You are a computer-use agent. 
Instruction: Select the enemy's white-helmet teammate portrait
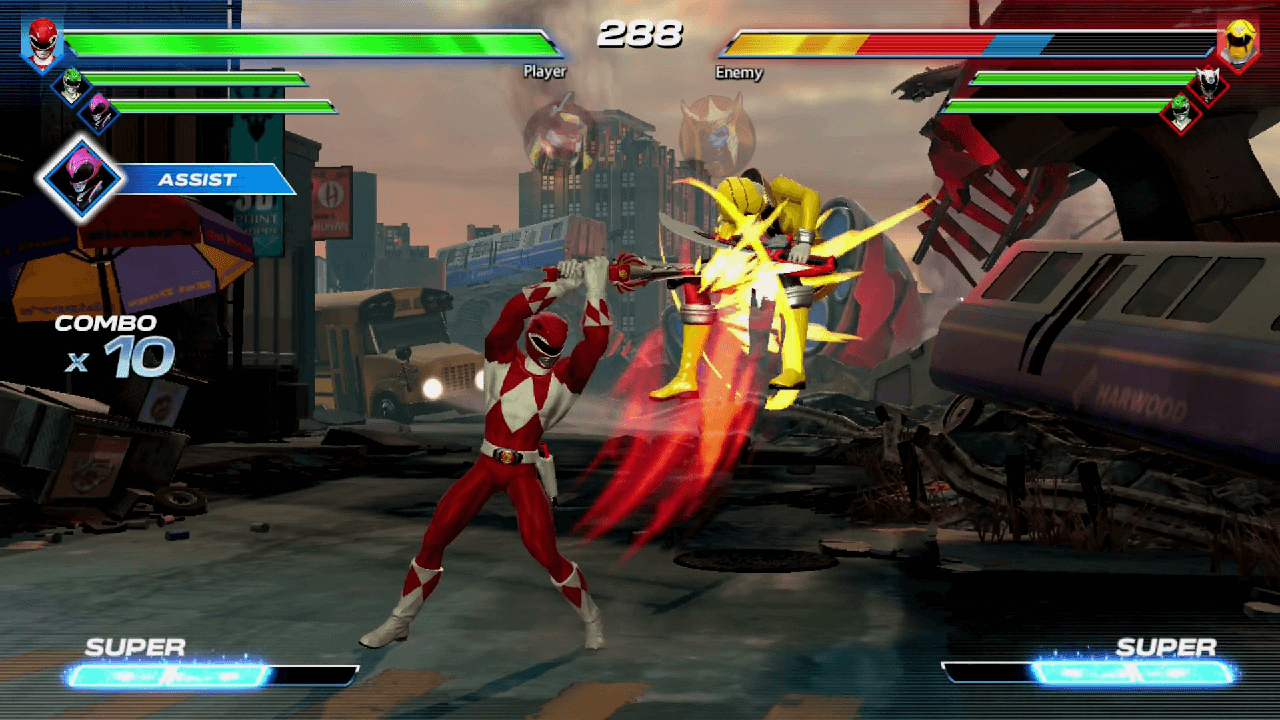pyautogui.click(x=1208, y=85)
